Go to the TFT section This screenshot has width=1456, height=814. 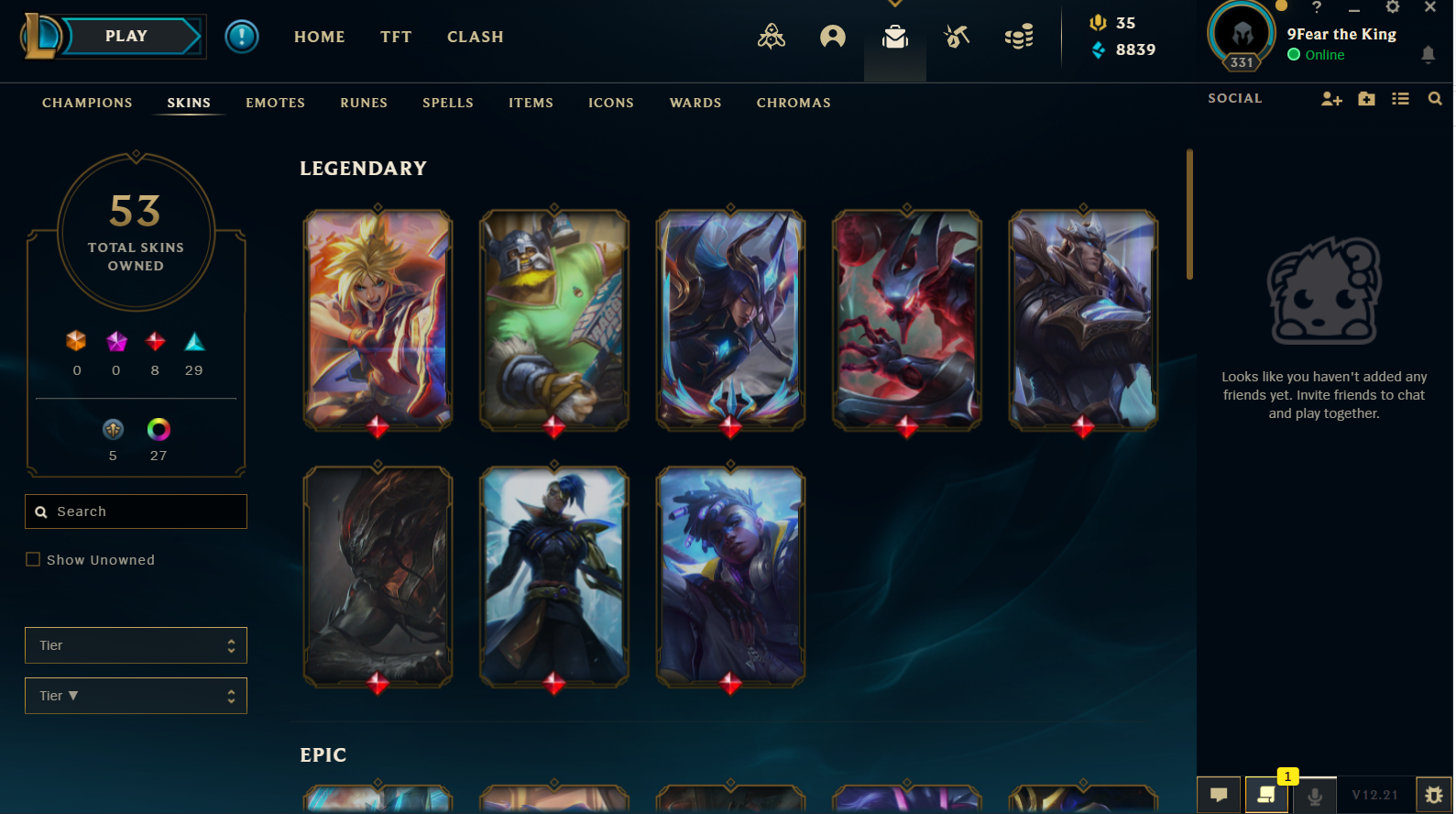pyautogui.click(x=396, y=37)
